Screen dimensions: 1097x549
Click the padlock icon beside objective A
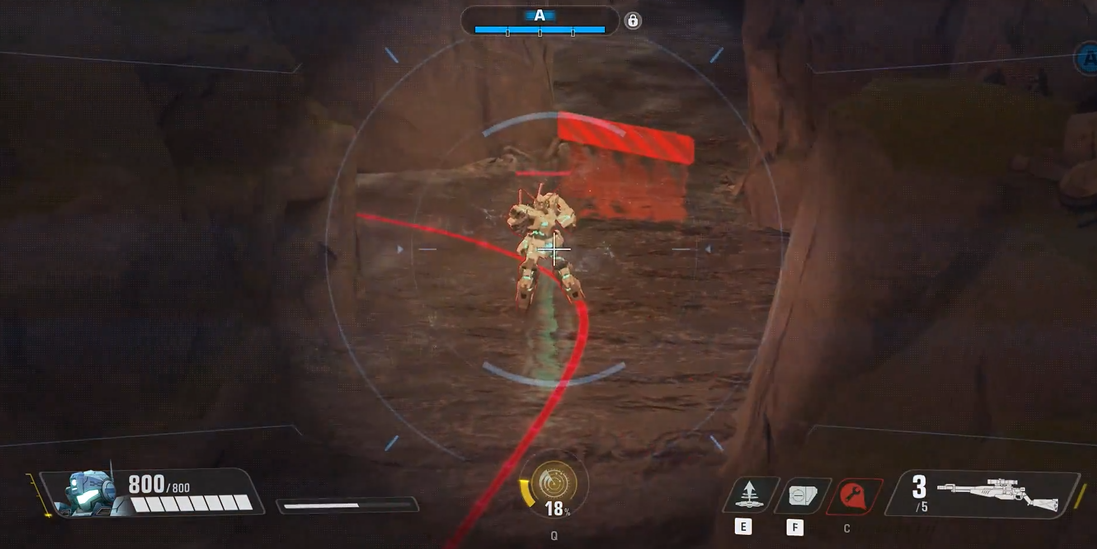[632, 20]
